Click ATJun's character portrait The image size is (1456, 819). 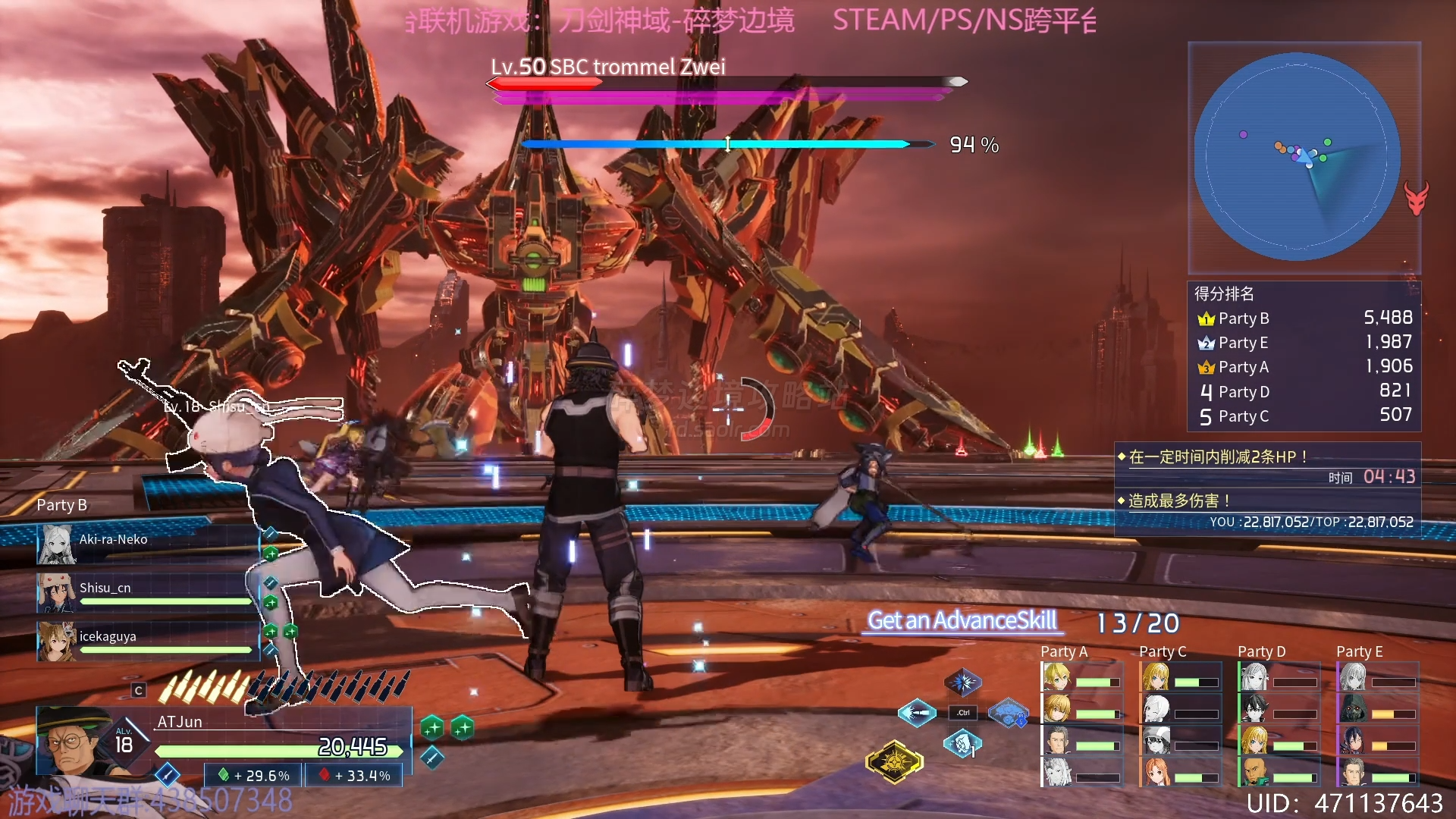pos(74,741)
